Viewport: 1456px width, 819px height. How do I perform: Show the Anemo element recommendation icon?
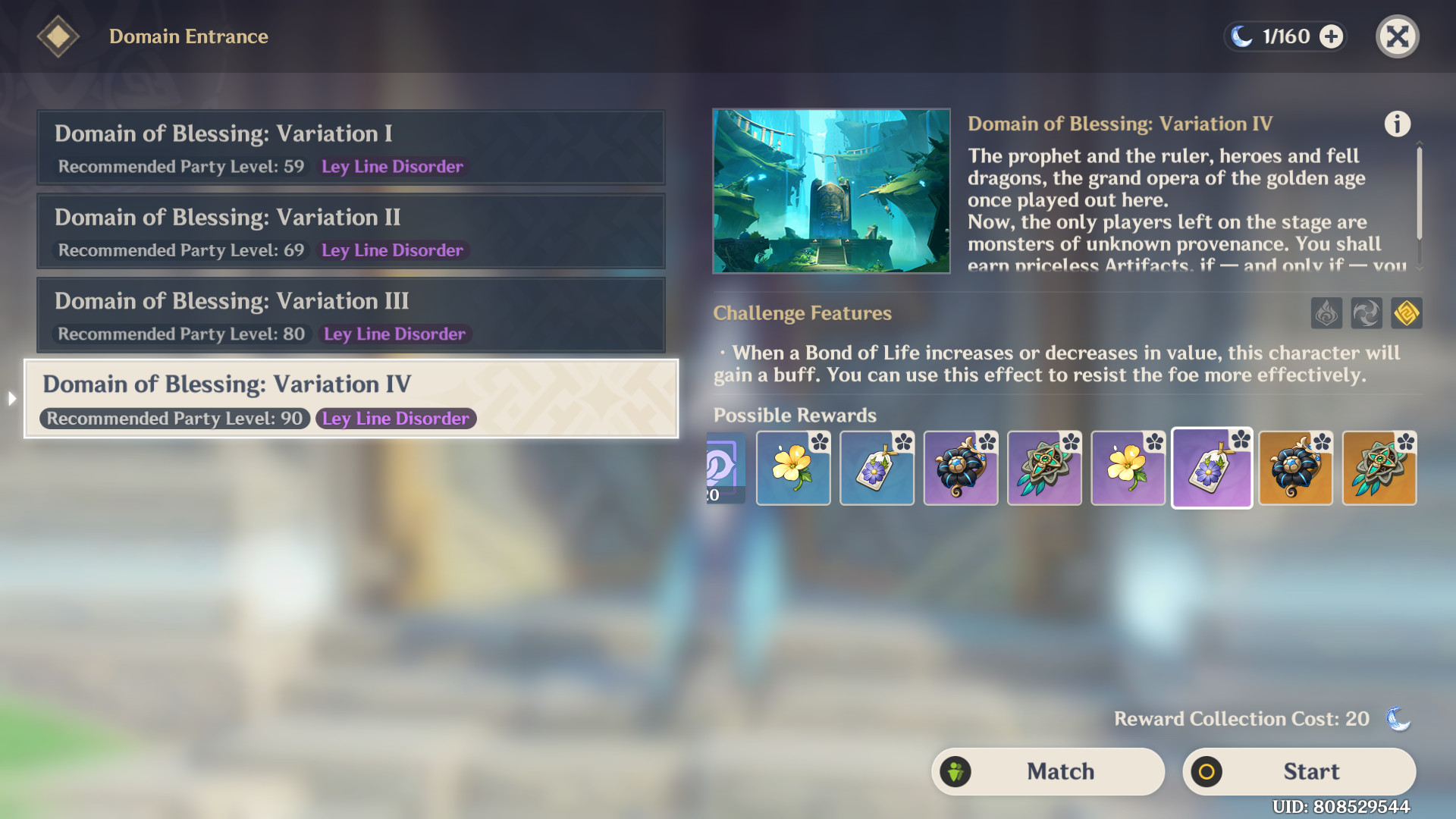tap(1367, 313)
